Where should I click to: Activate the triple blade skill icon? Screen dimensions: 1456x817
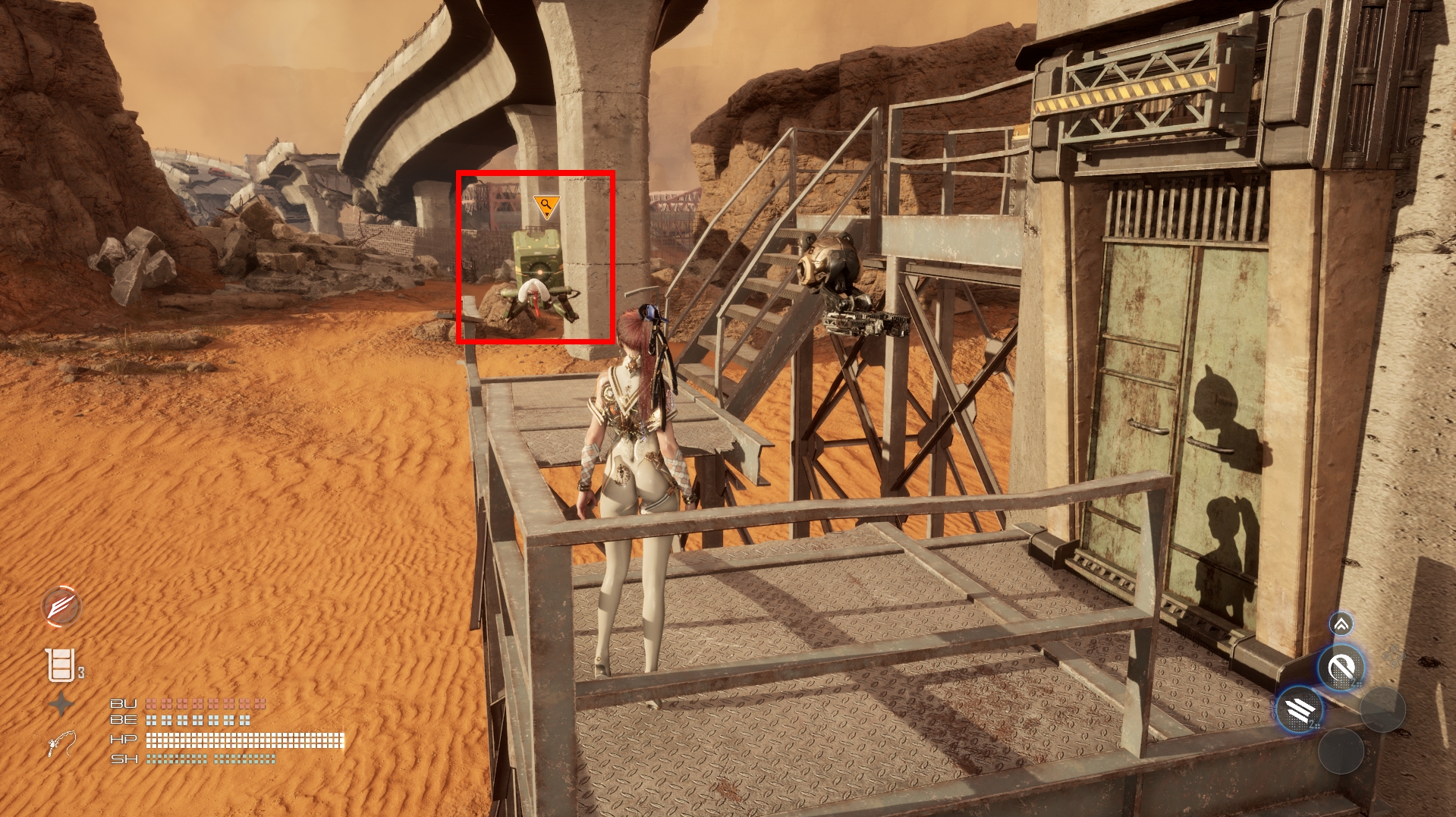pyautogui.click(x=1300, y=710)
